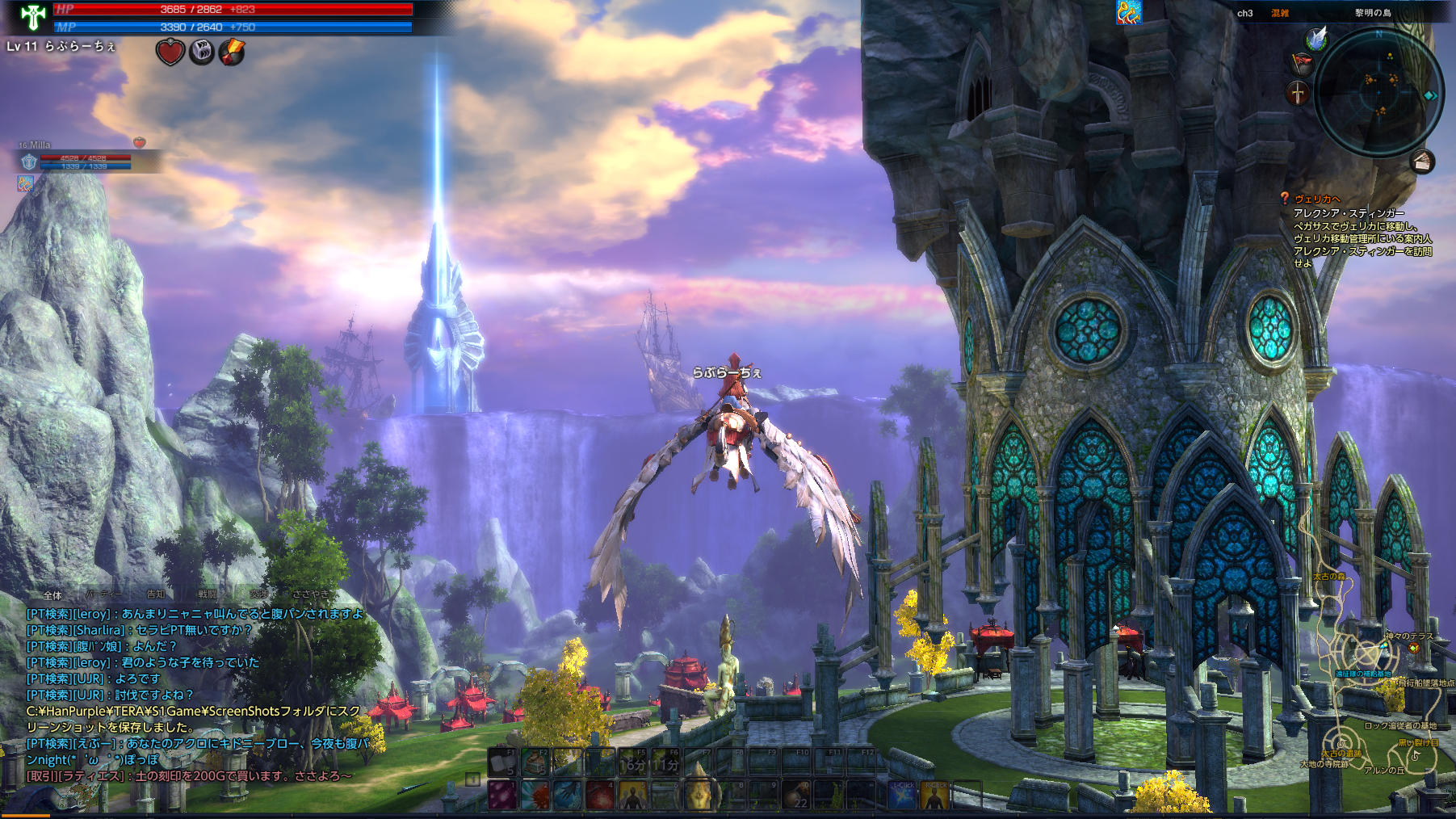Open the letter icon below minimap
The image size is (1456, 819).
coord(1423,162)
